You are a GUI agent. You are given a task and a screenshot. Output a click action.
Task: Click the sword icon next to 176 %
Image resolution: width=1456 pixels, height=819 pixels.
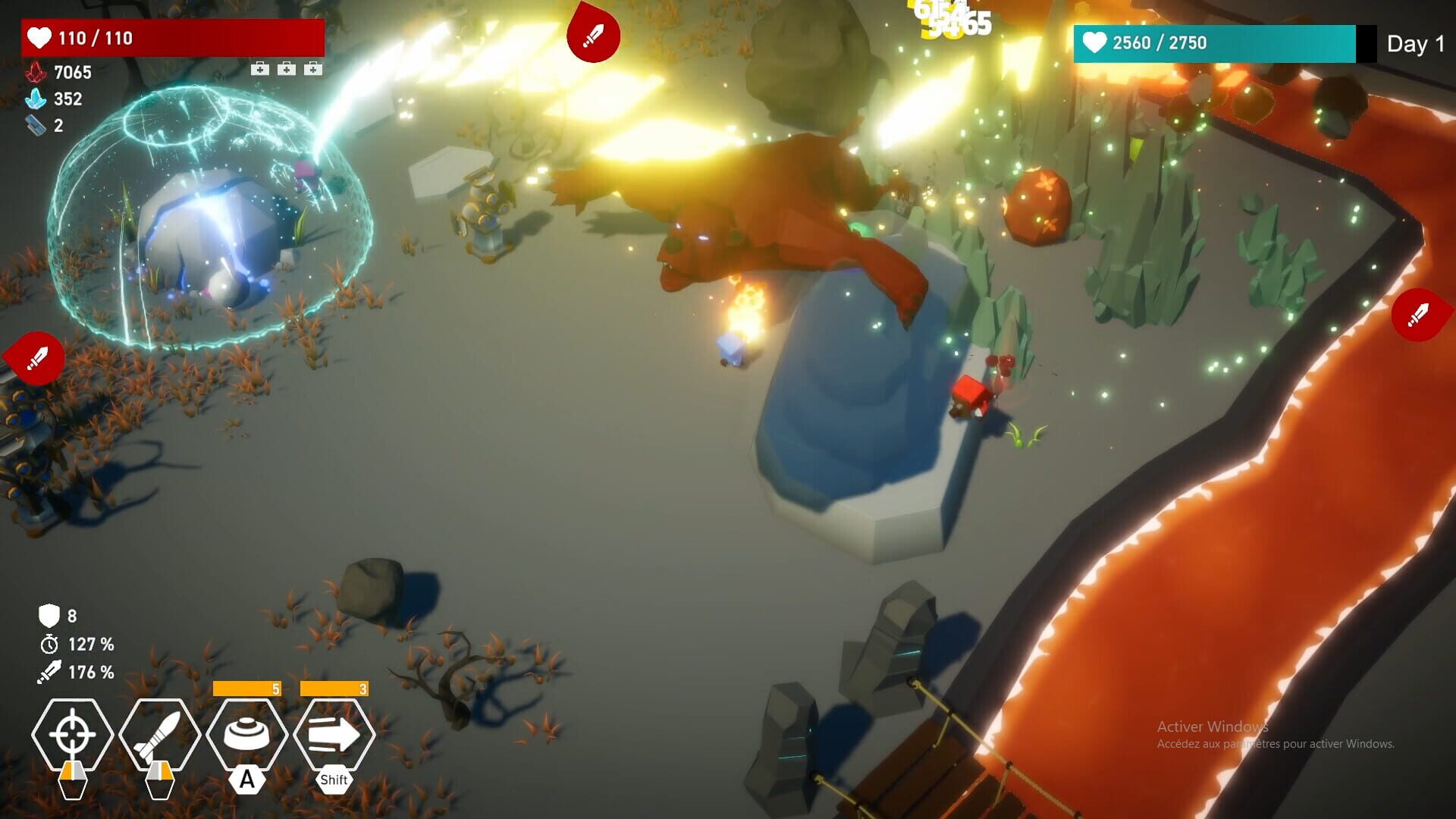coord(50,673)
